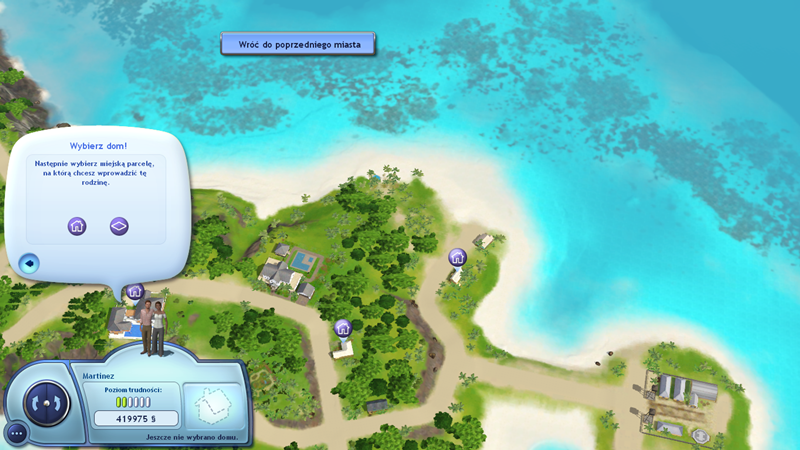Go back with the bubble's left arrow
Screen dimensions: 800x450
click(29, 264)
